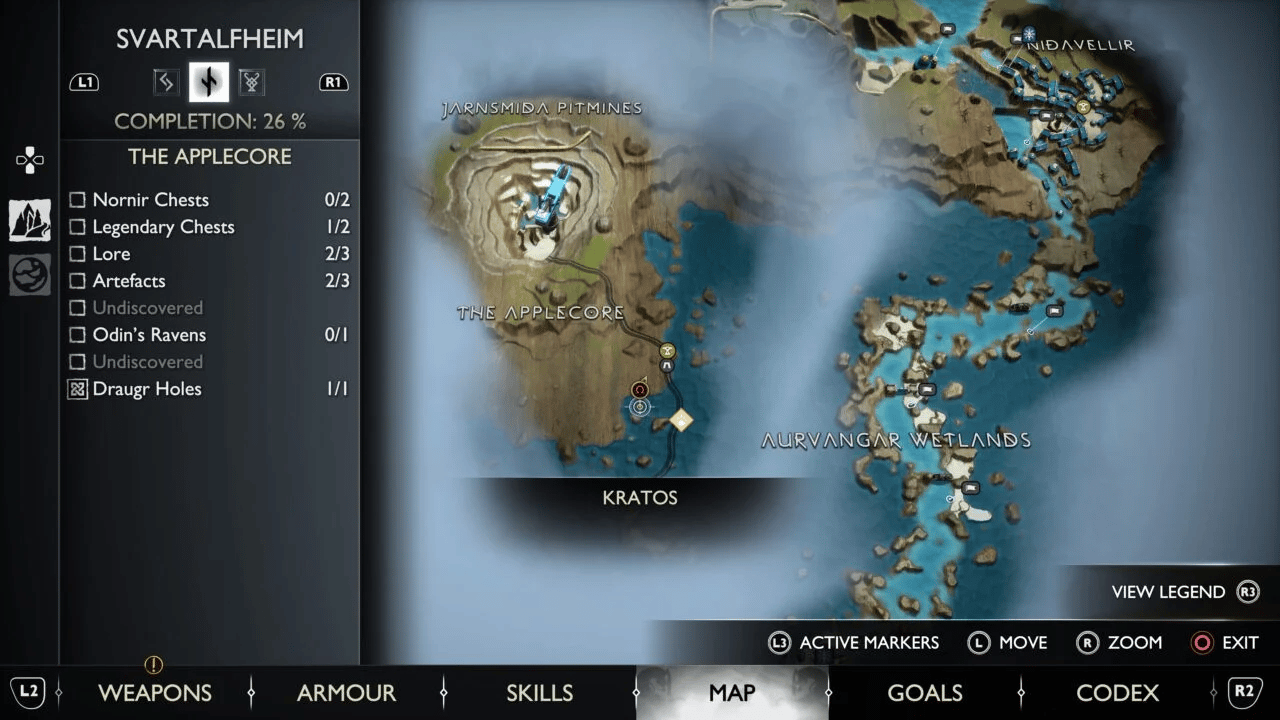Image resolution: width=1280 pixels, height=720 pixels.
Task: Choose the realm rune right of Svartalfheim
Action: pyautogui.click(x=252, y=82)
